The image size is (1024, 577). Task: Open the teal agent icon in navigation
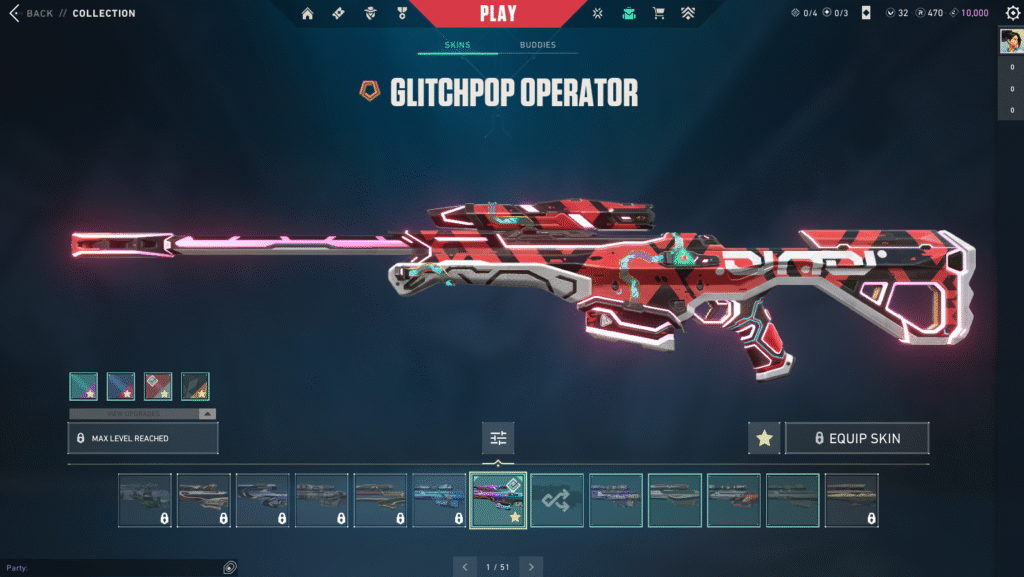pyautogui.click(x=628, y=14)
